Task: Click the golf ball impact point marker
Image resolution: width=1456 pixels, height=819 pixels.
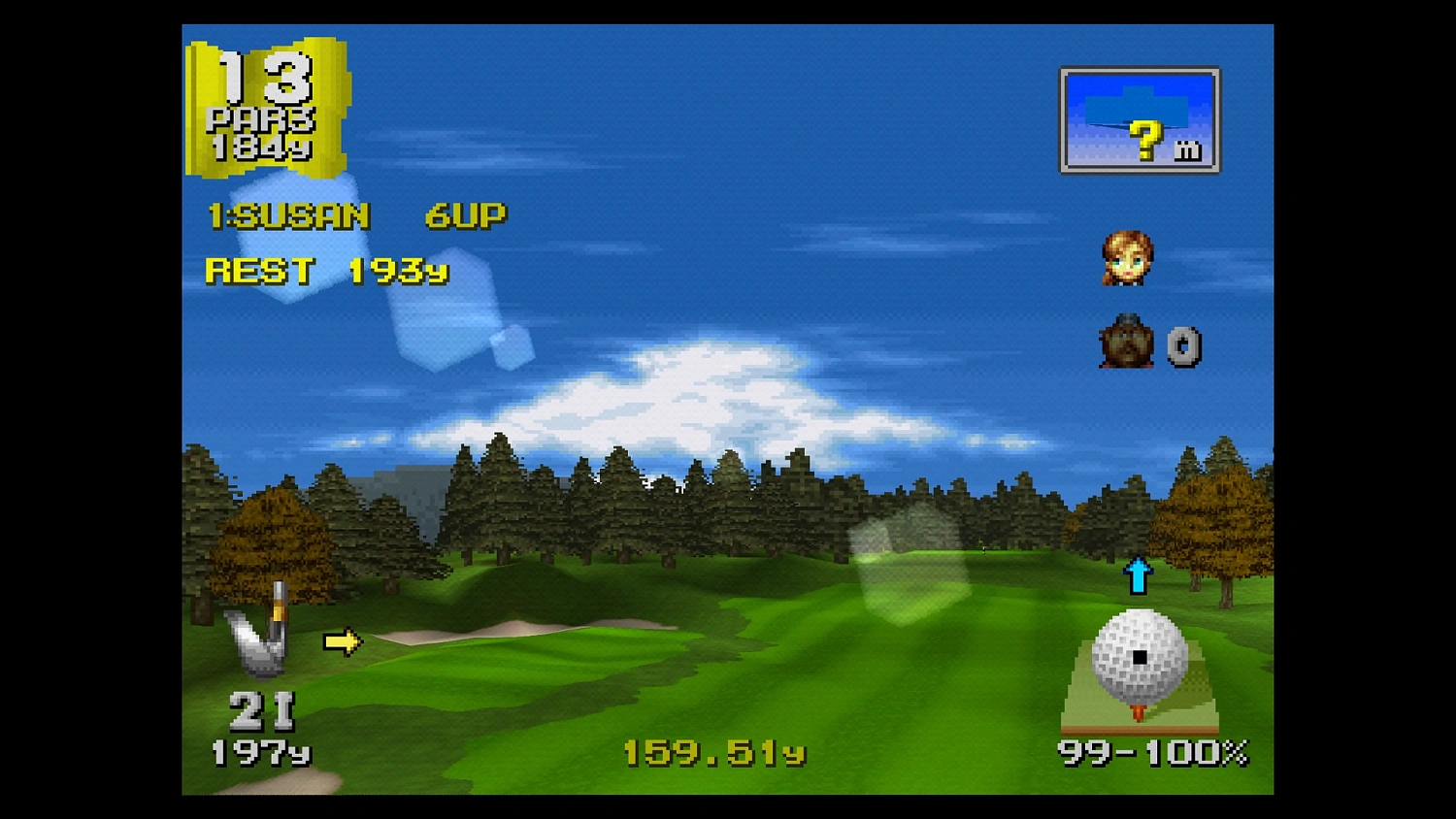Action: (x=1139, y=659)
